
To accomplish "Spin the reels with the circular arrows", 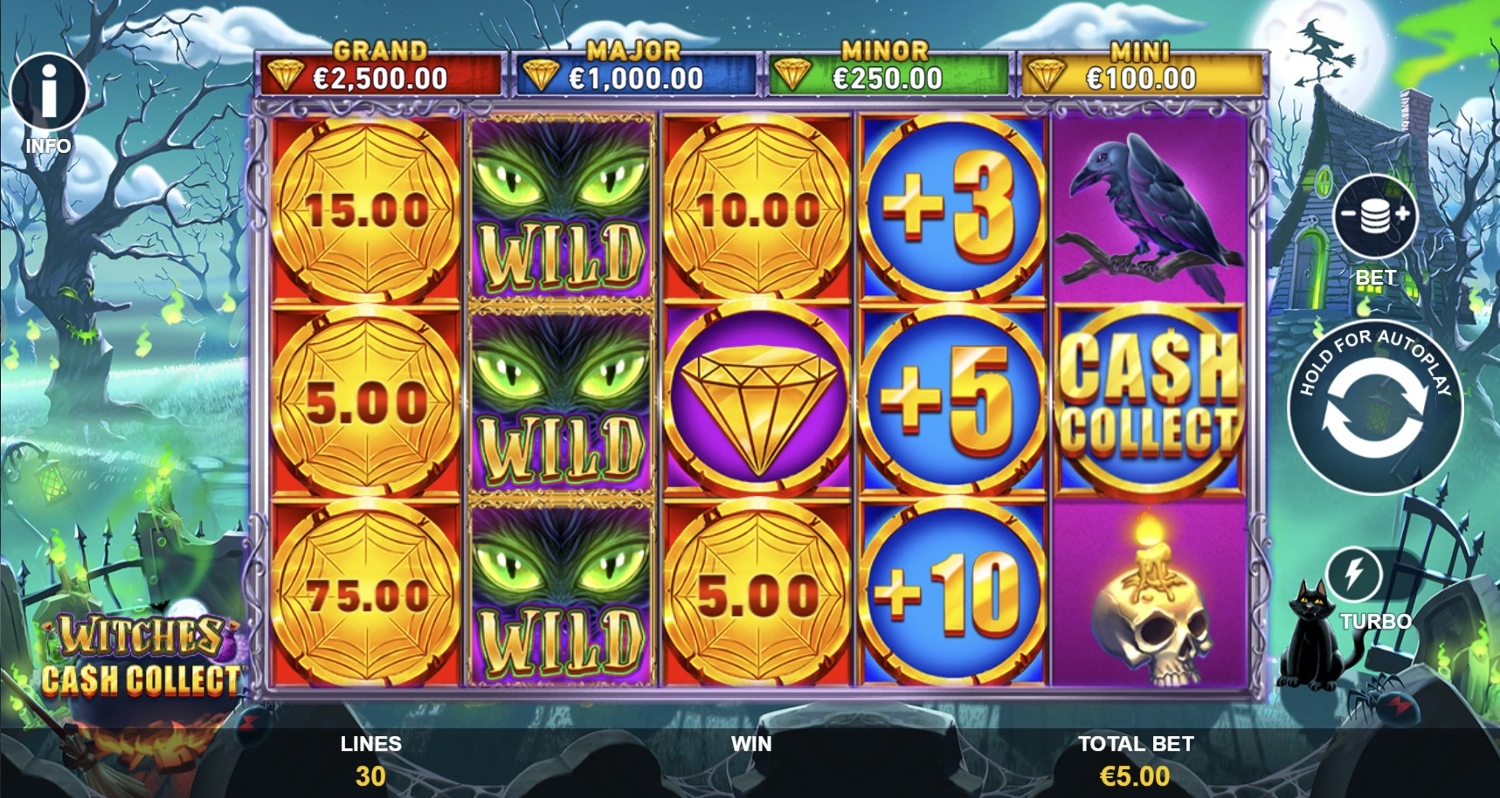I will [1374, 407].
